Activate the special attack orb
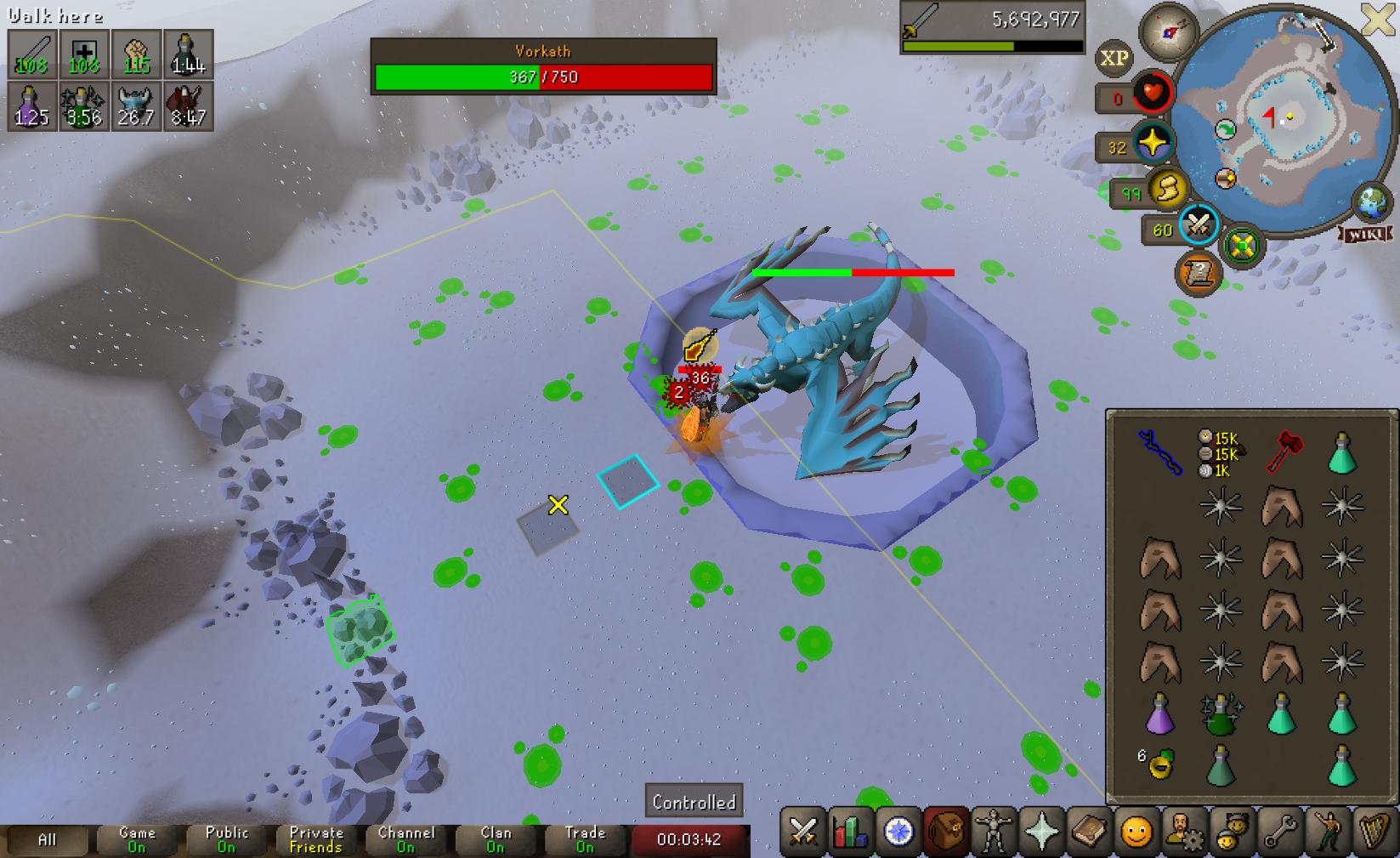The width and height of the screenshot is (1400, 858). (1198, 225)
